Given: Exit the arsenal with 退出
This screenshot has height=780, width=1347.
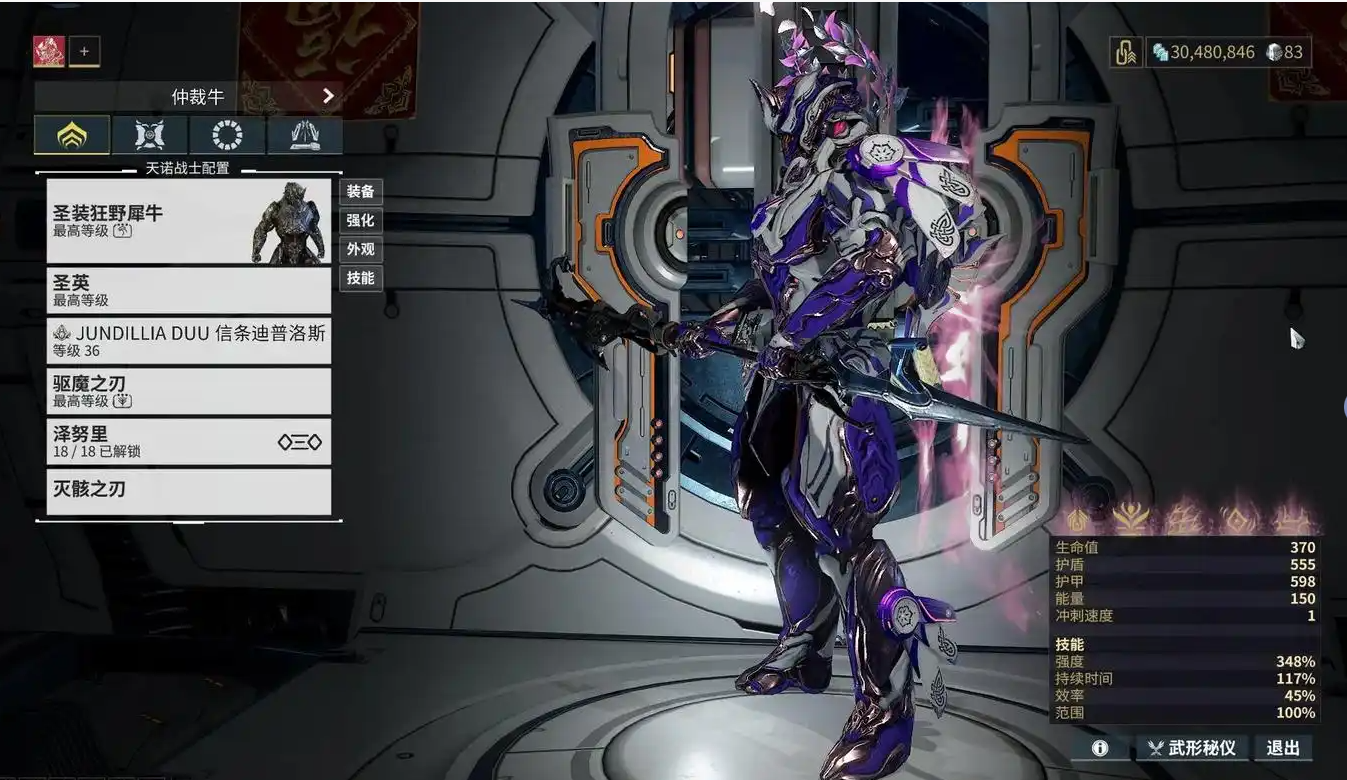Looking at the screenshot, I should point(1283,748).
